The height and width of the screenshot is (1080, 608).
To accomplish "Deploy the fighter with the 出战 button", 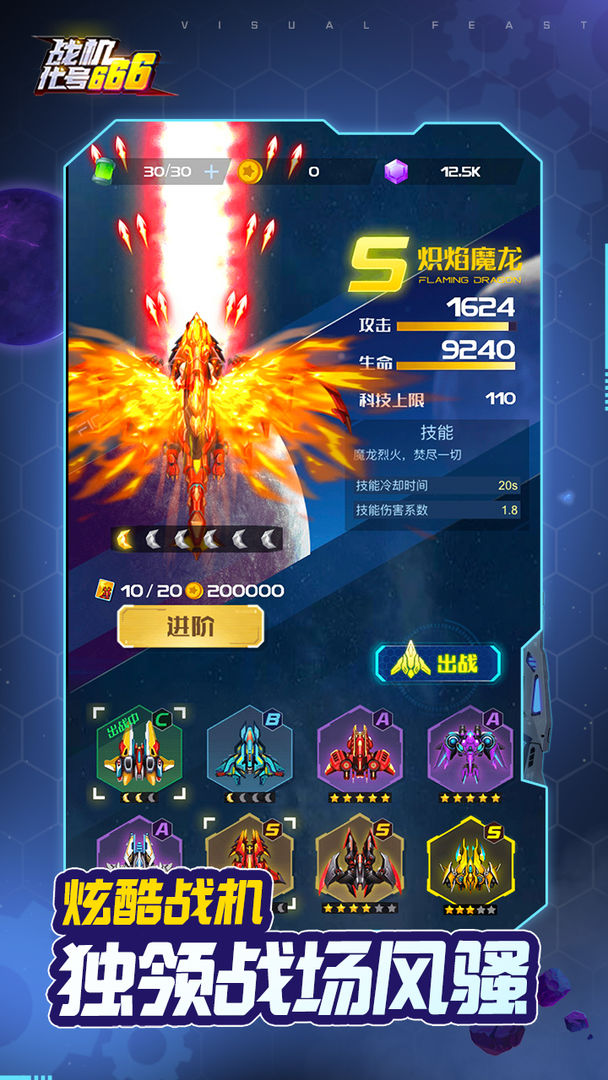I will (438, 663).
